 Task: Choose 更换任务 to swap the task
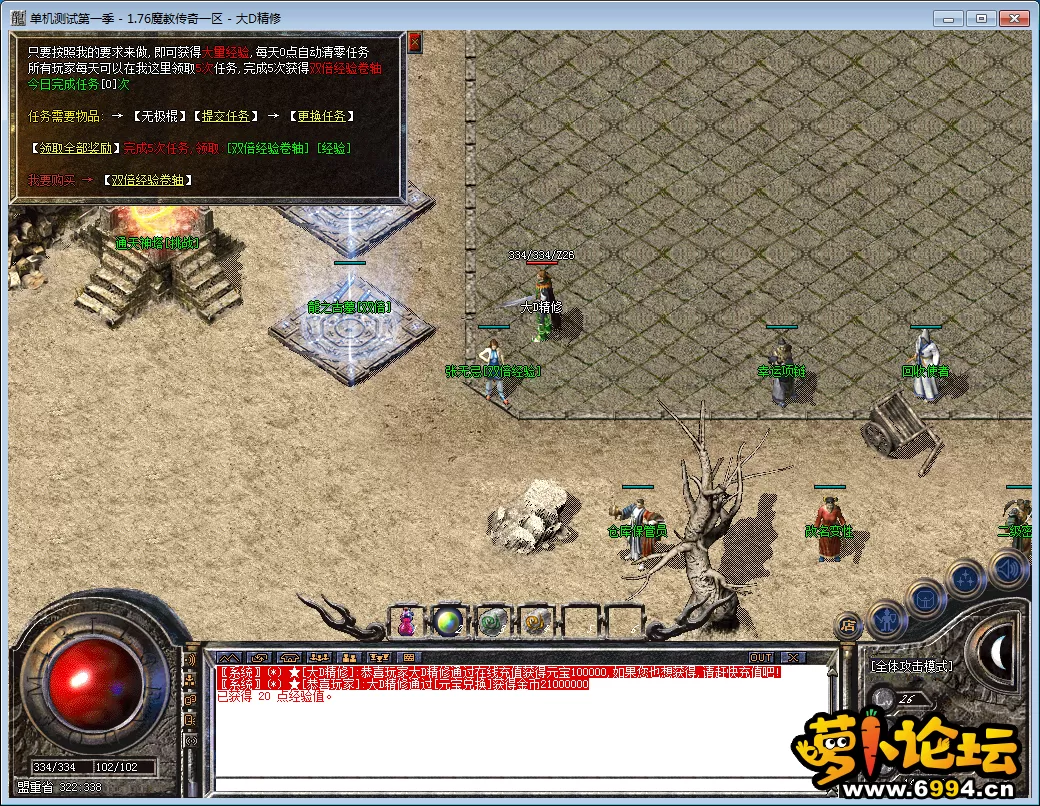tap(321, 116)
